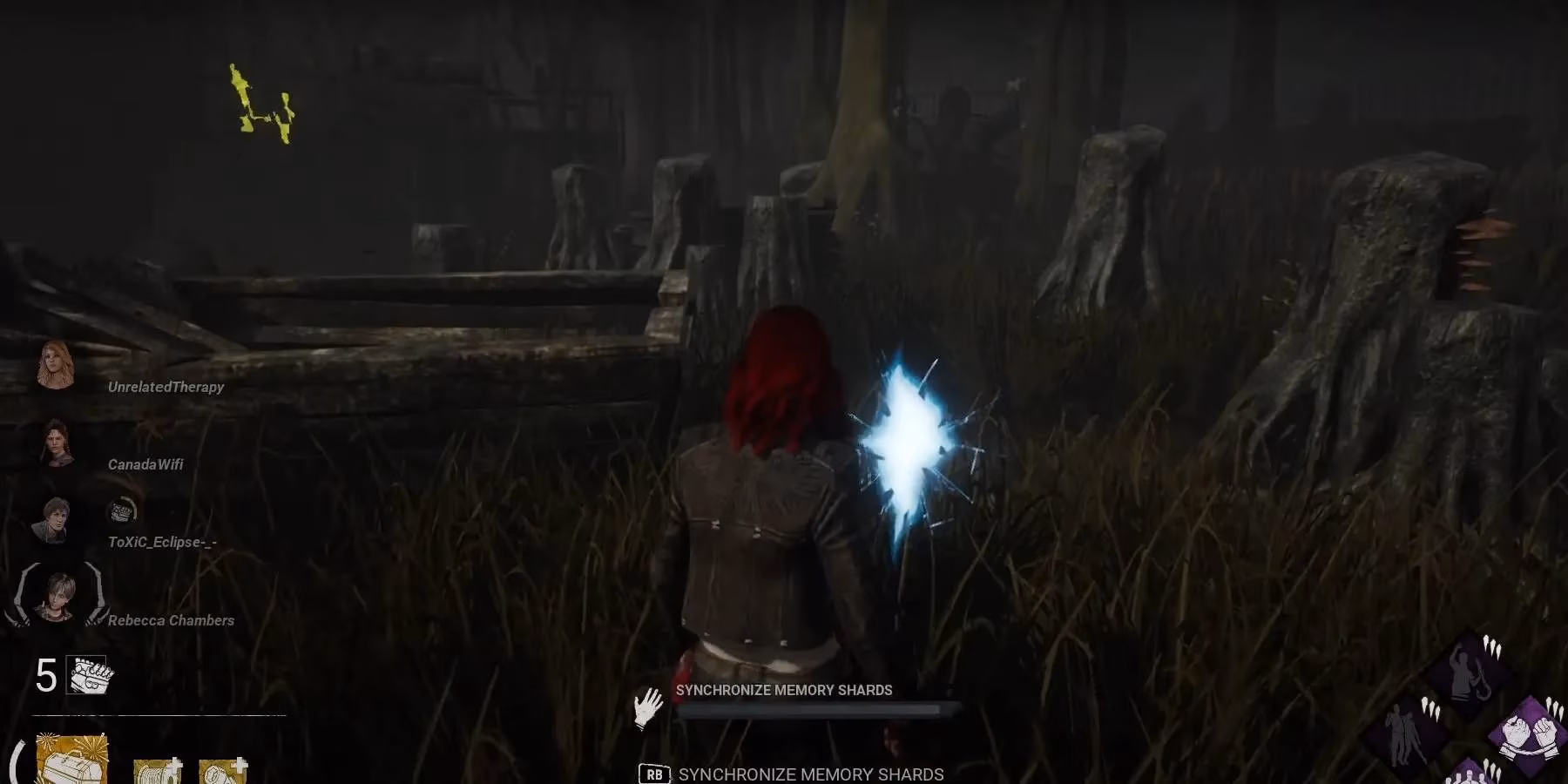Click the bound fists purple perk icon

click(1529, 736)
